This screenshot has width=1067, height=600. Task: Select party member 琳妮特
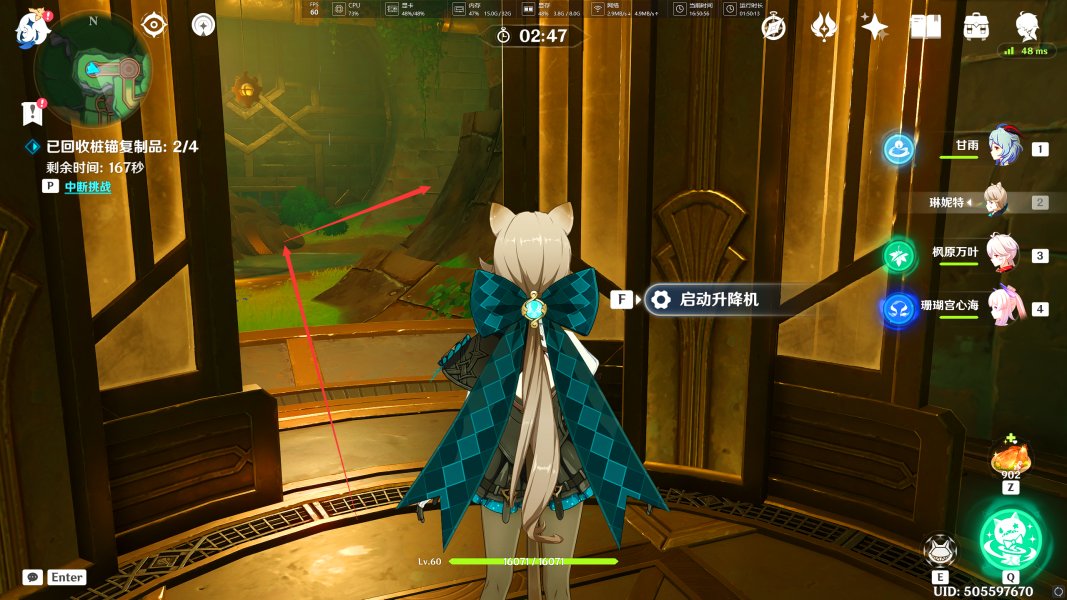tap(994, 201)
